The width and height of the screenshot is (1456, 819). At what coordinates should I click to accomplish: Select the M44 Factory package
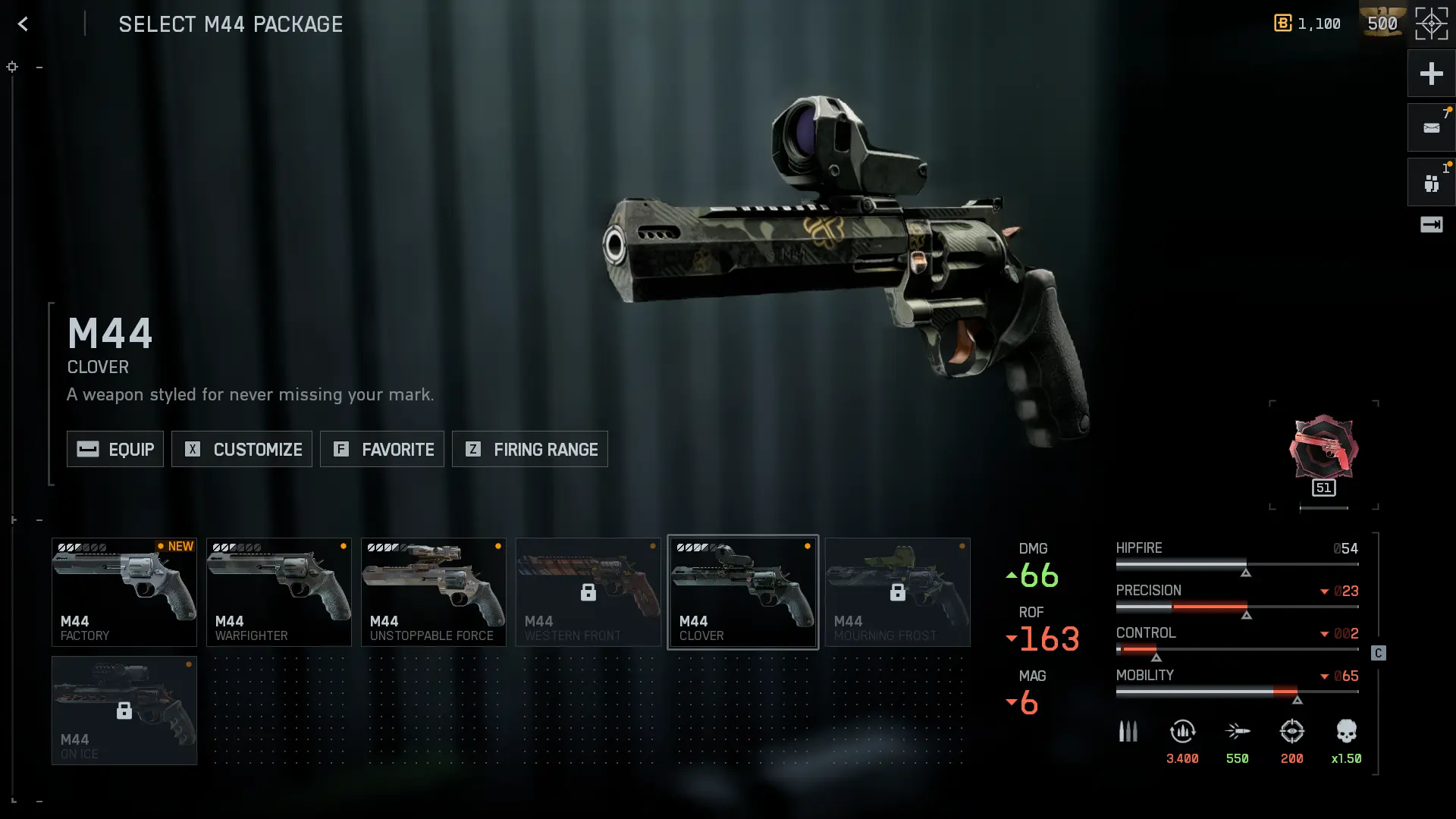[124, 592]
